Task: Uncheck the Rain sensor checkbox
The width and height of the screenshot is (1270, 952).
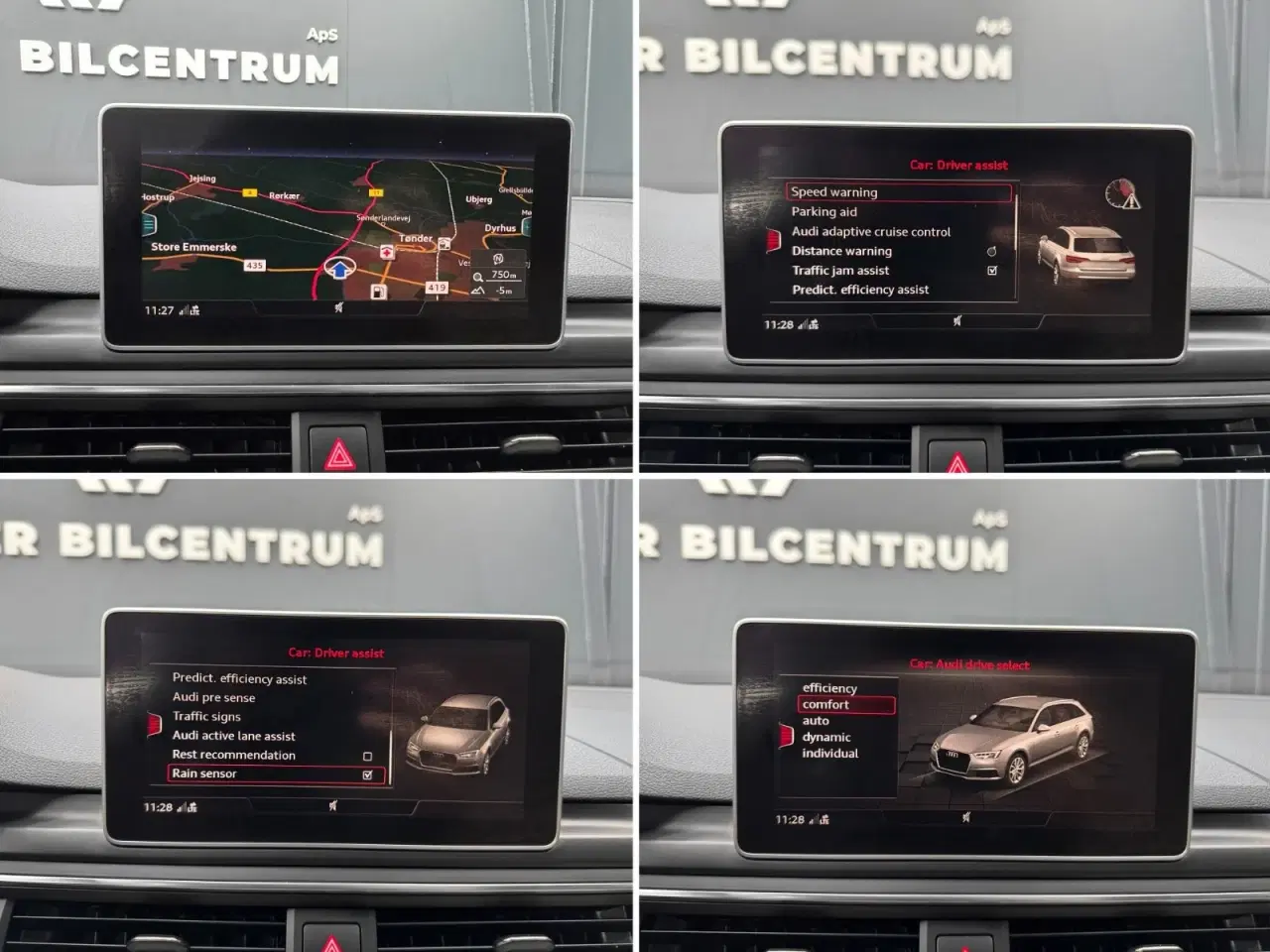Action: [368, 775]
